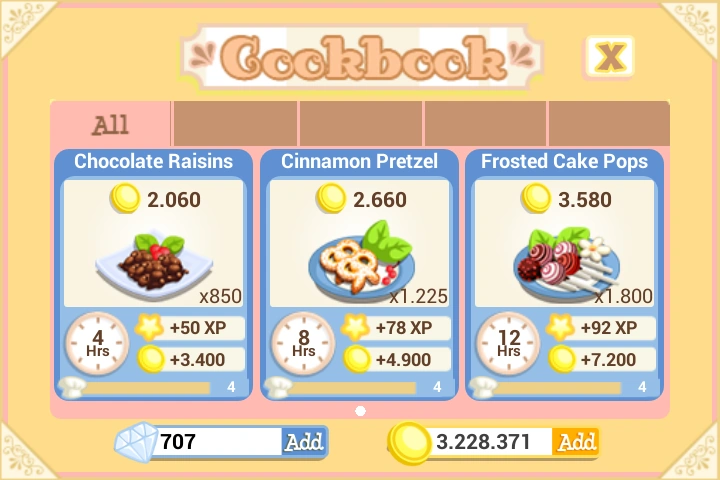Add more coins with the orange Add button
The height and width of the screenshot is (480, 720).
coord(576,441)
